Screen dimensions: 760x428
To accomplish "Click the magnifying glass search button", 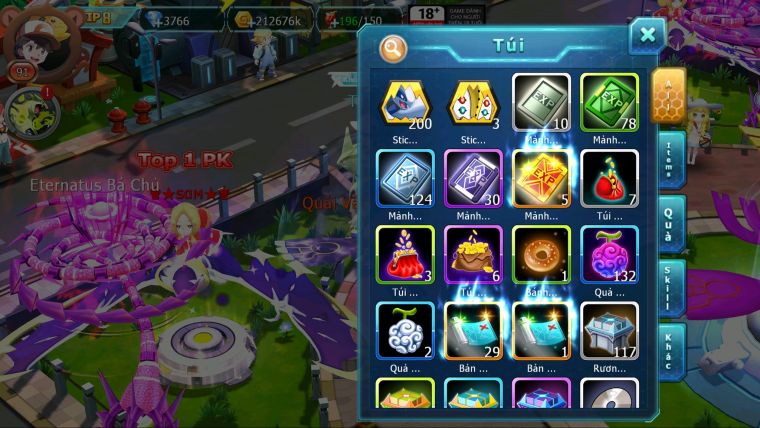I will tap(393, 47).
